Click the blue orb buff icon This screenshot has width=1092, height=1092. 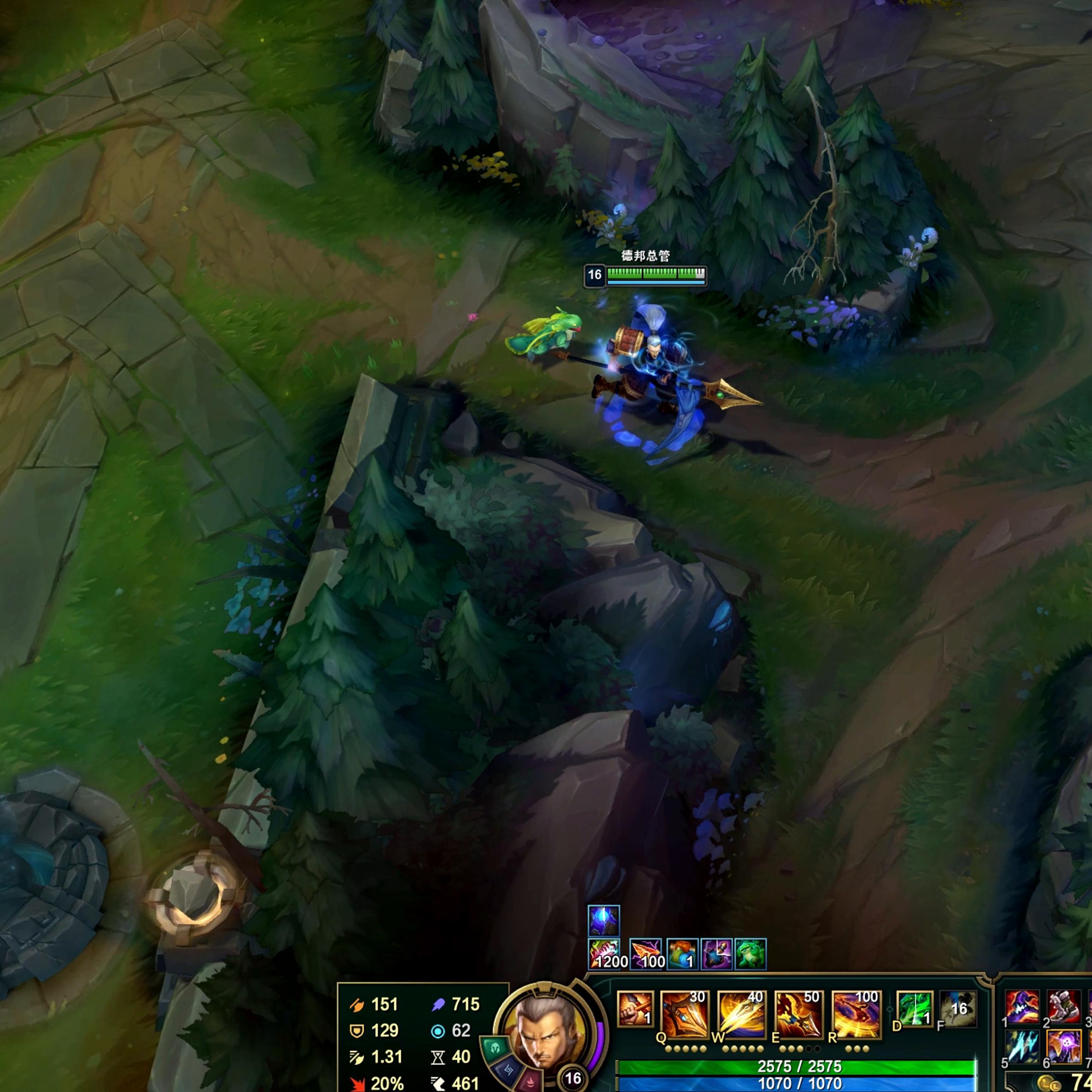[x=604, y=920]
